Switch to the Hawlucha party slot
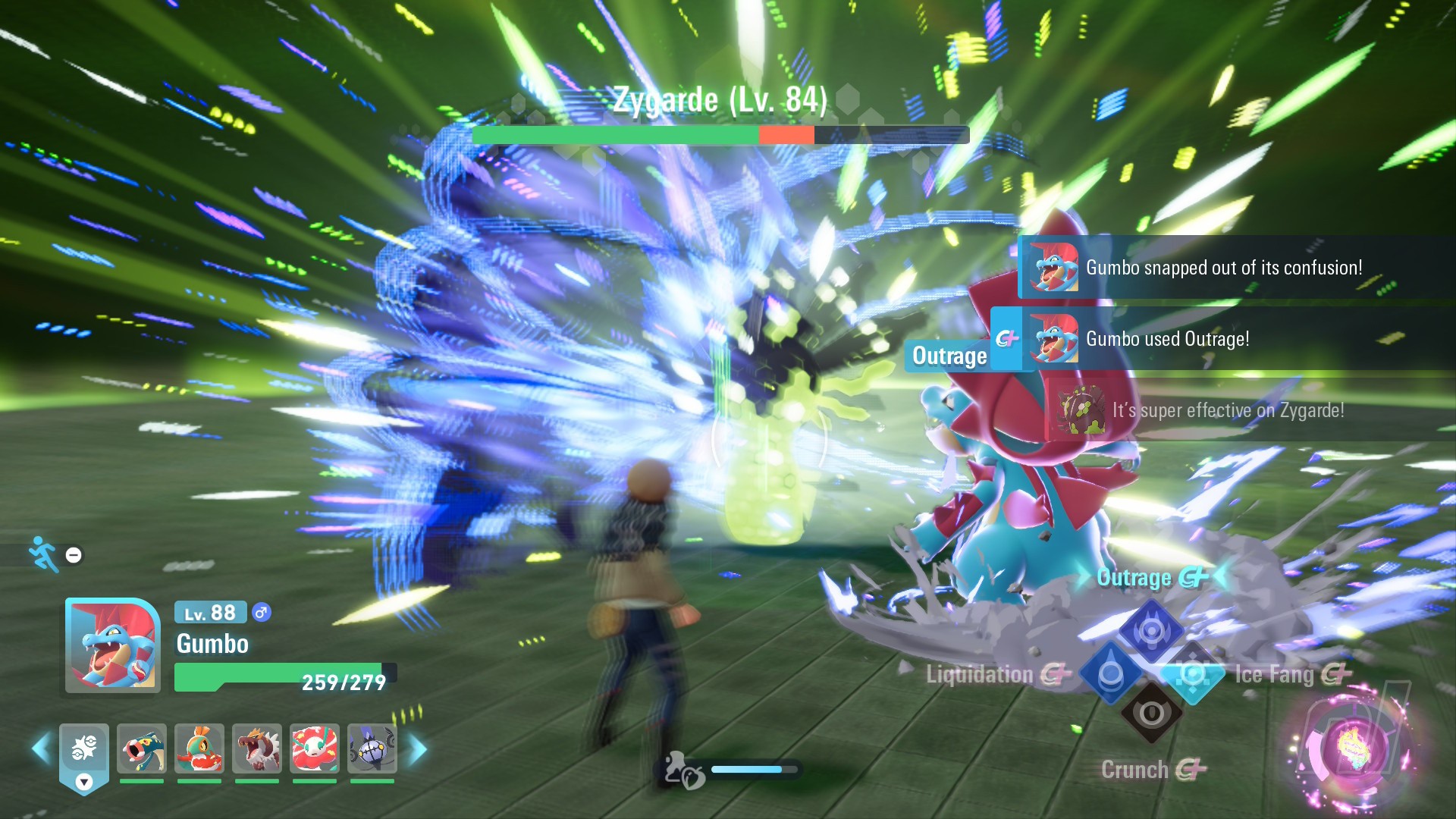Screen dimensions: 1456x819 (x=199, y=748)
